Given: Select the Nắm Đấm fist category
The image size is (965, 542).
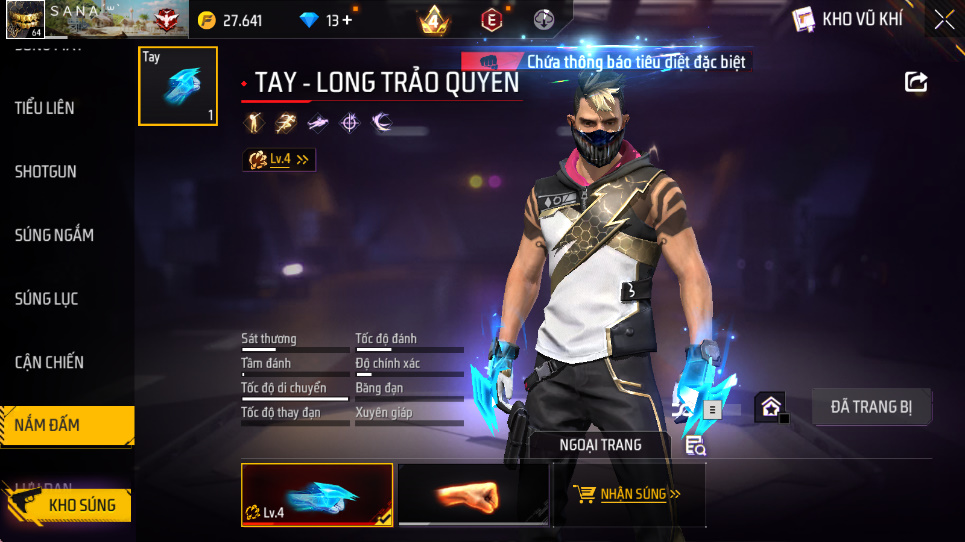Looking at the screenshot, I should click(48, 425).
